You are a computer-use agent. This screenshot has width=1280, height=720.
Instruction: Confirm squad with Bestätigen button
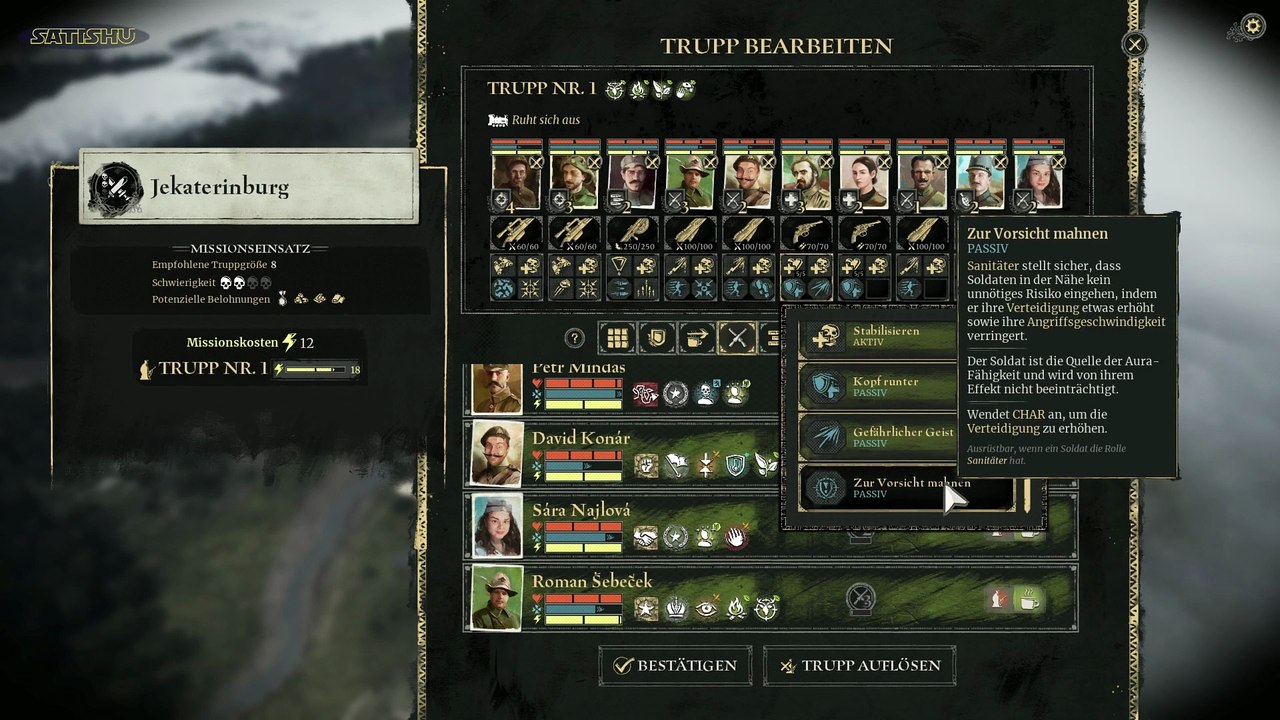(676, 666)
